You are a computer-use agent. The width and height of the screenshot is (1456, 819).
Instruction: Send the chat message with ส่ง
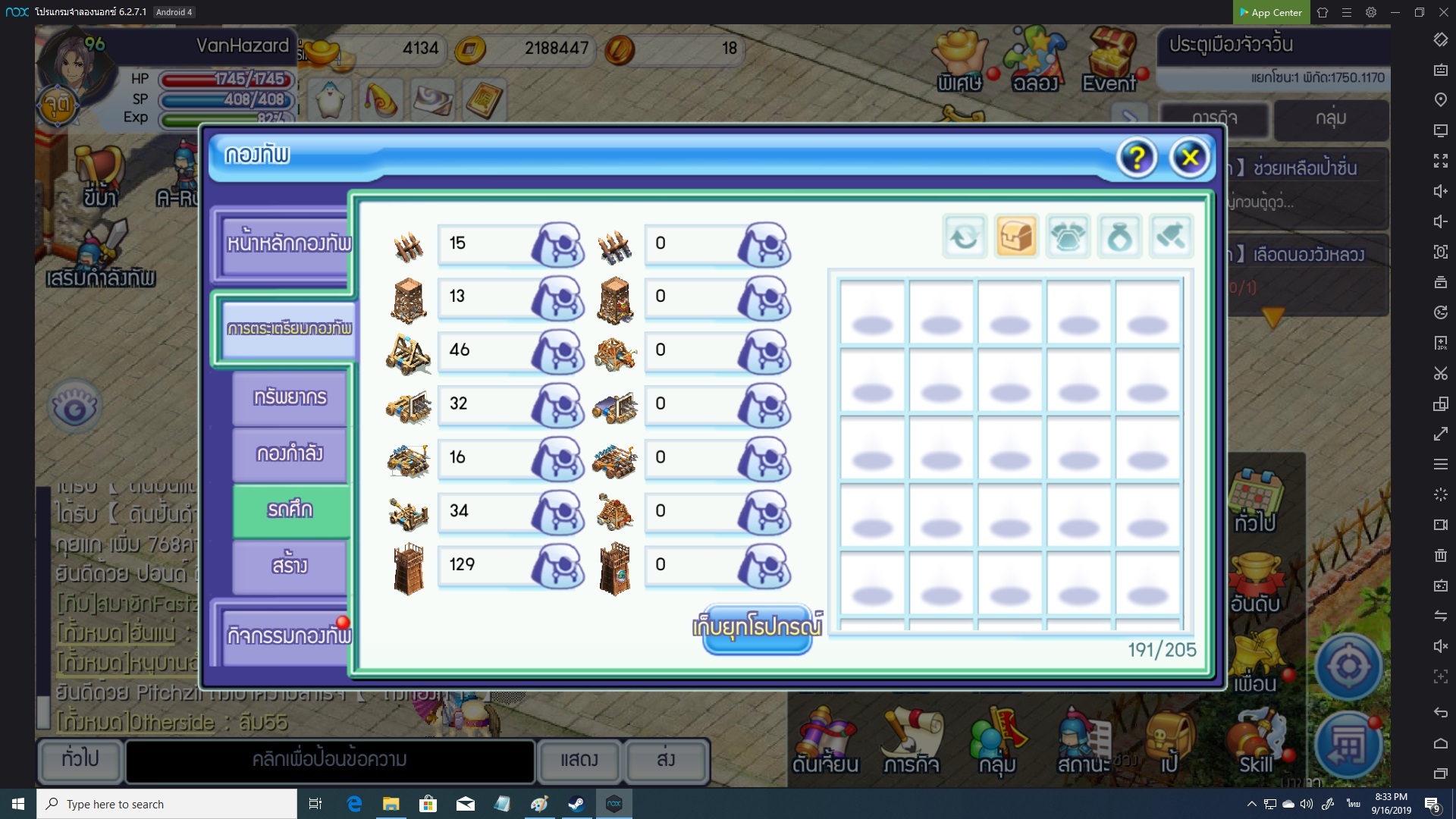pyautogui.click(x=666, y=760)
